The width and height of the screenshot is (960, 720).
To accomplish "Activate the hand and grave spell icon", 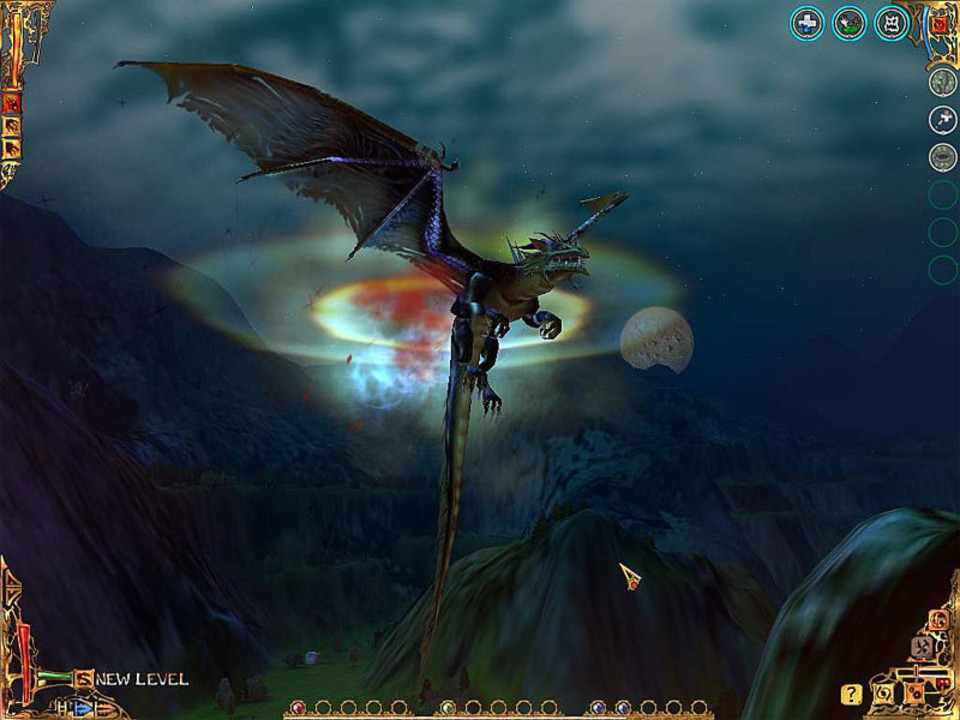I will pos(849,23).
